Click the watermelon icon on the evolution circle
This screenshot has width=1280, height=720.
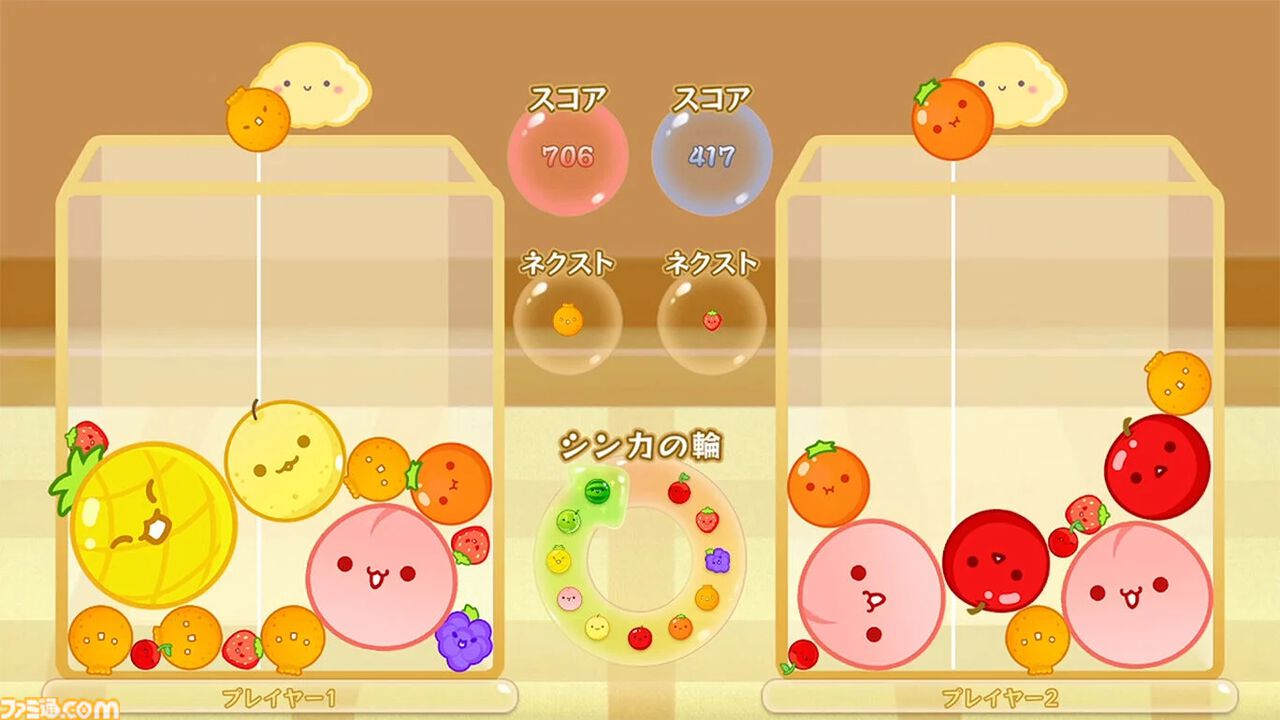(x=598, y=491)
